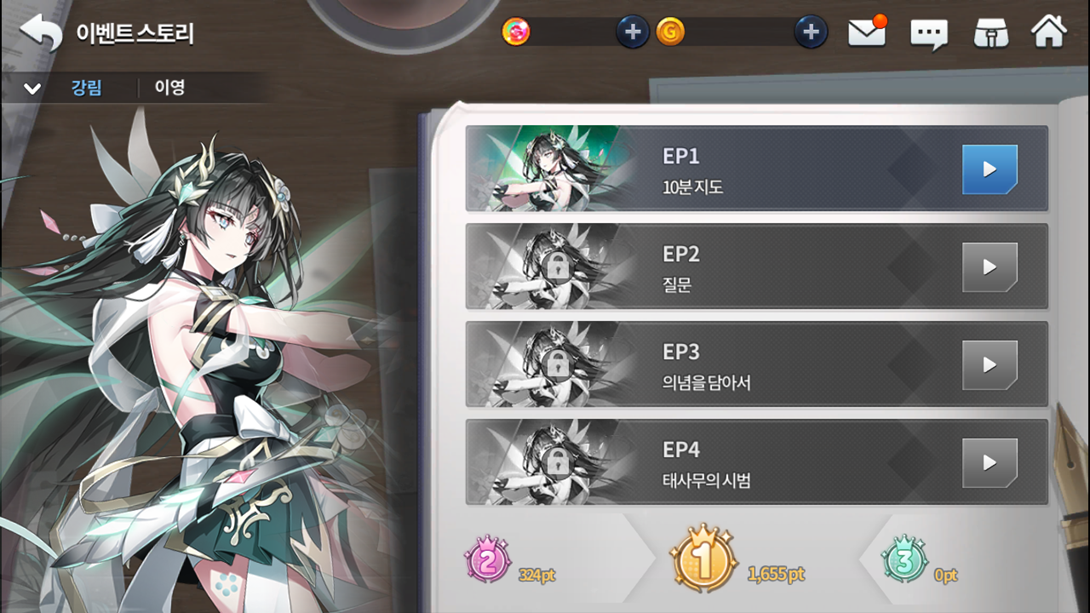
Task: Open the shop stall icon
Action: click(991, 33)
